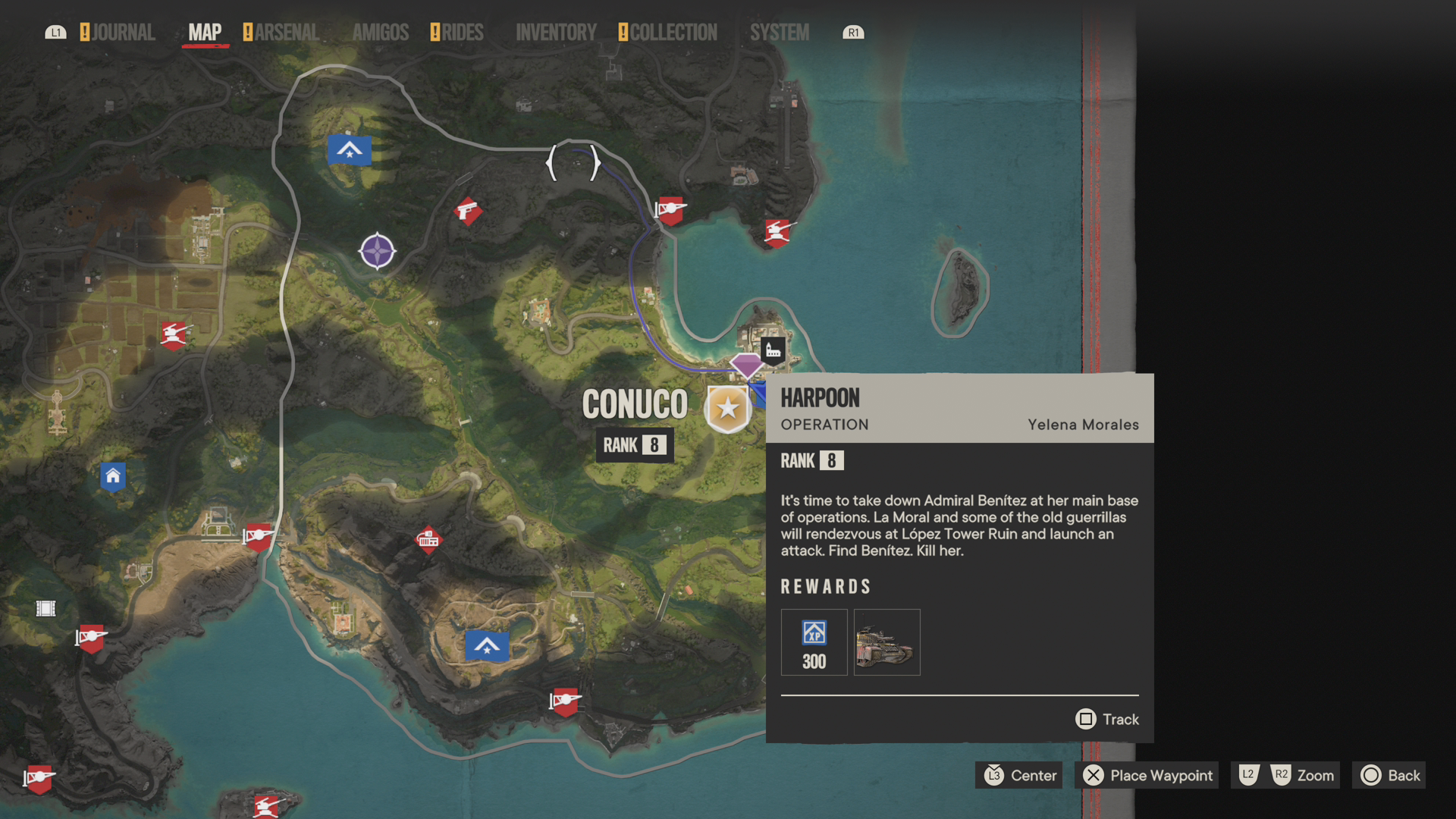Open the purple fast travel compass point
Image resolution: width=1456 pixels, height=819 pixels.
click(375, 251)
